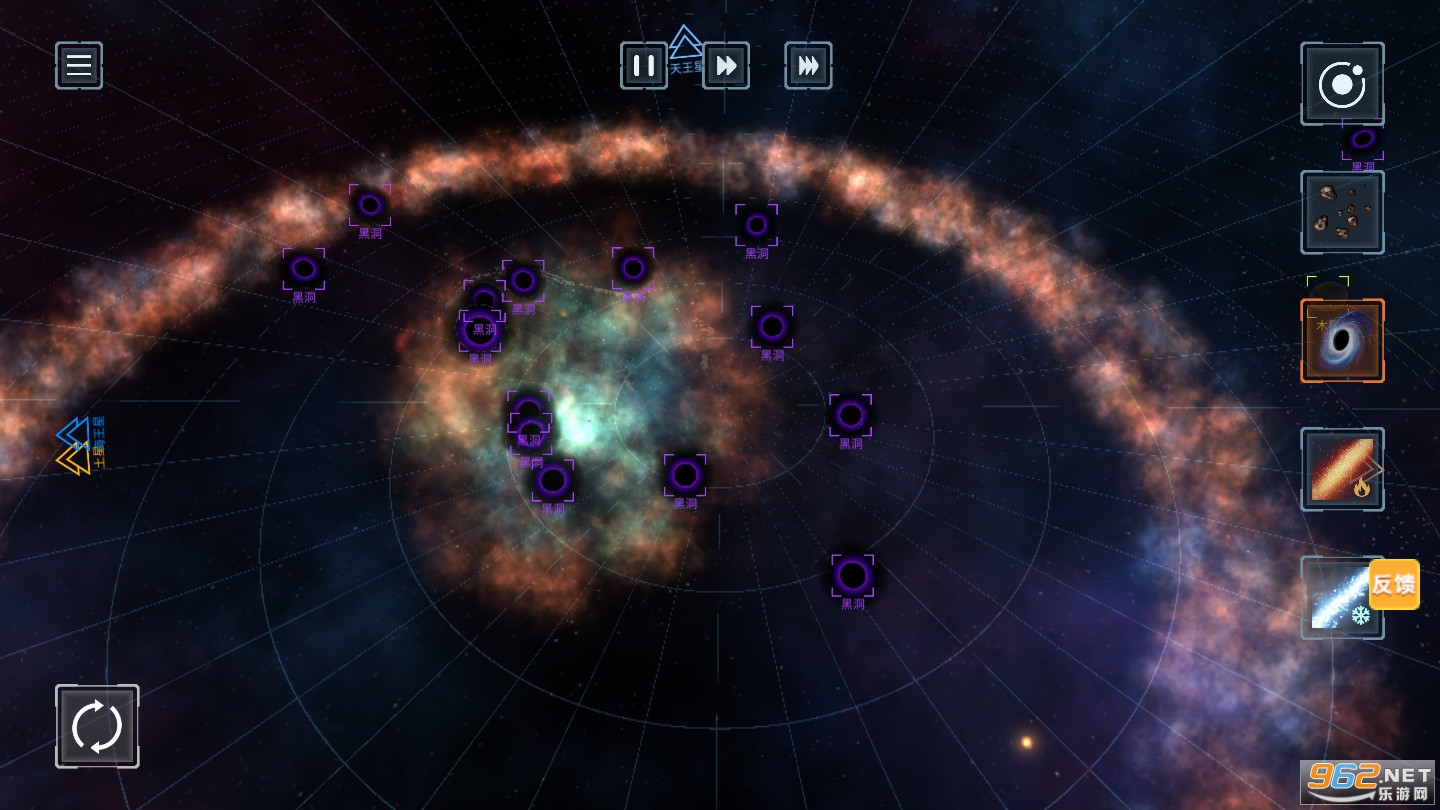Screen dimensions: 1440x810
Task: Activate the ice beam tool
Action: [1336, 600]
